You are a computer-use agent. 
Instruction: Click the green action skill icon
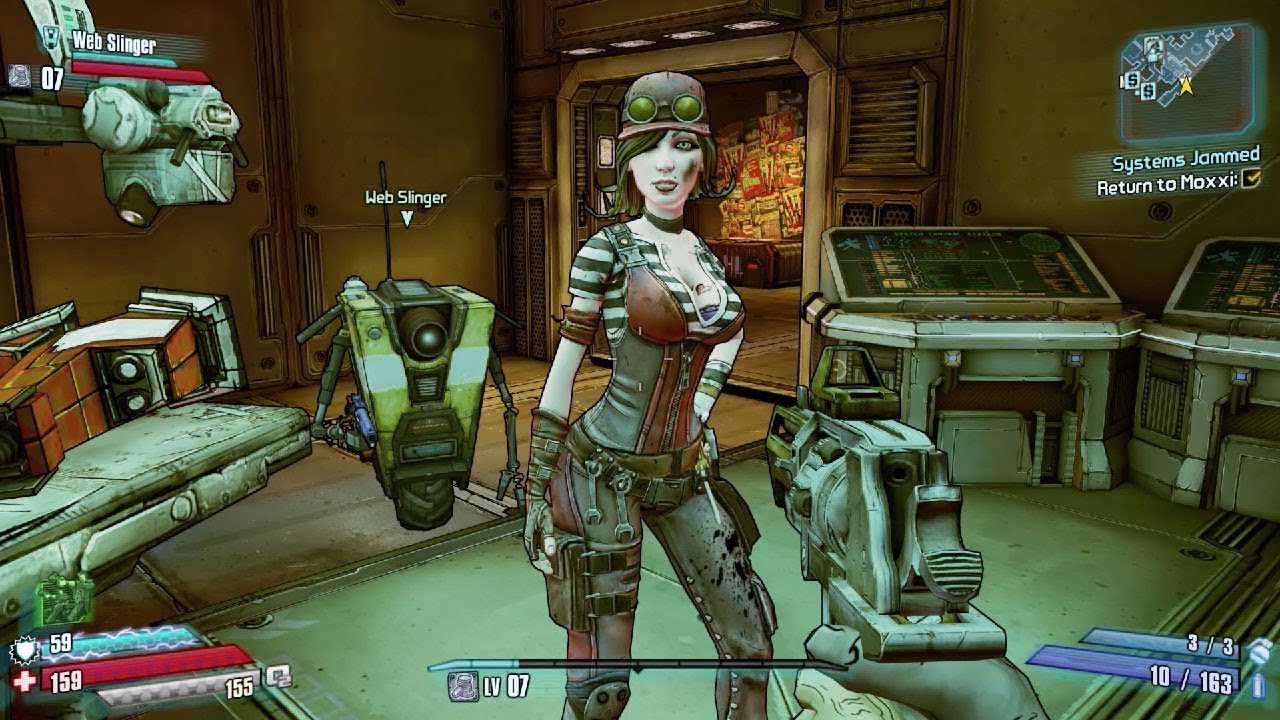pyautogui.click(x=64, y=600)
